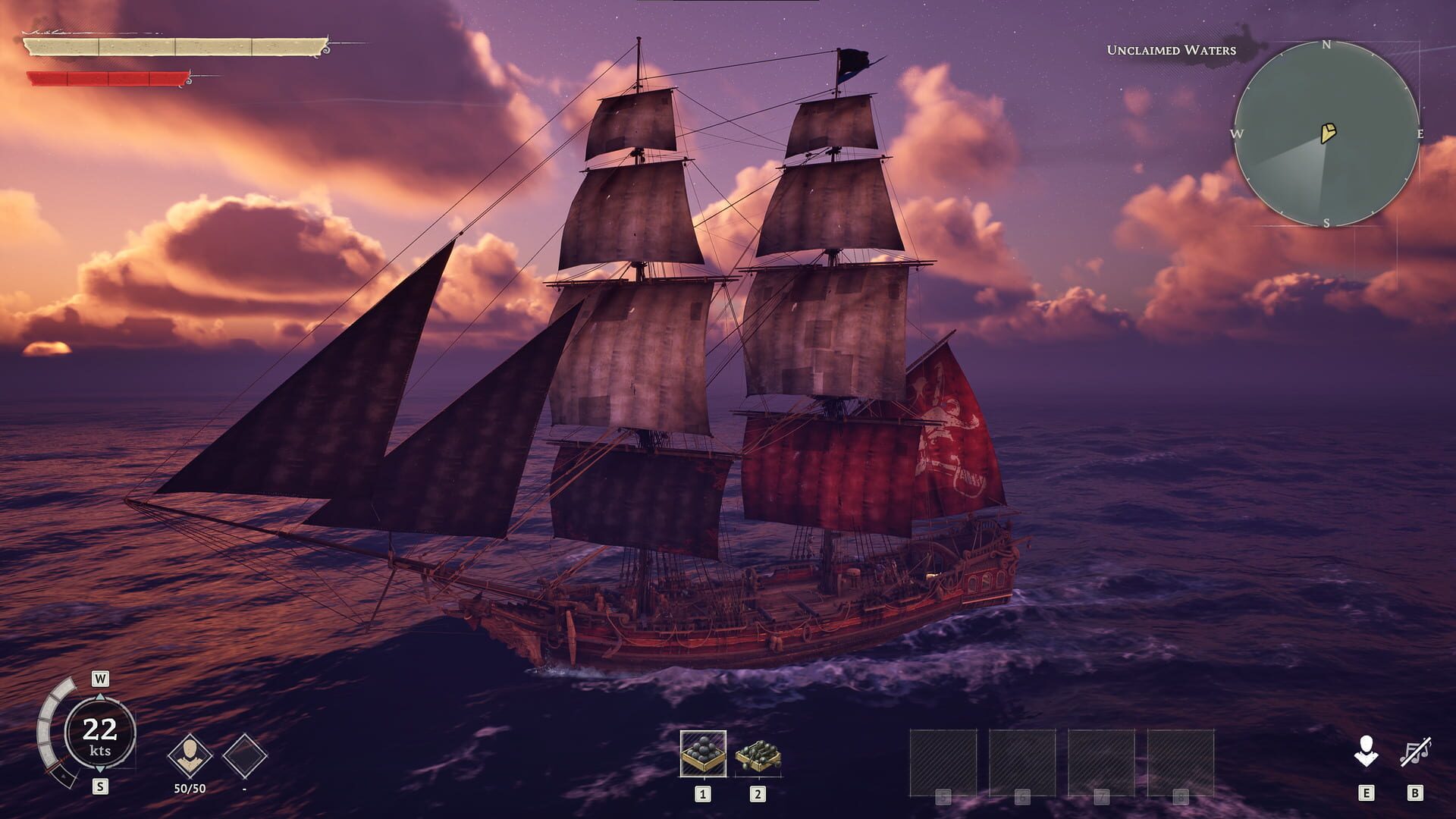Click the Unclaimed Waters region label
The width and height of the screenshot is (1456, 819).
pos(1170,49)
